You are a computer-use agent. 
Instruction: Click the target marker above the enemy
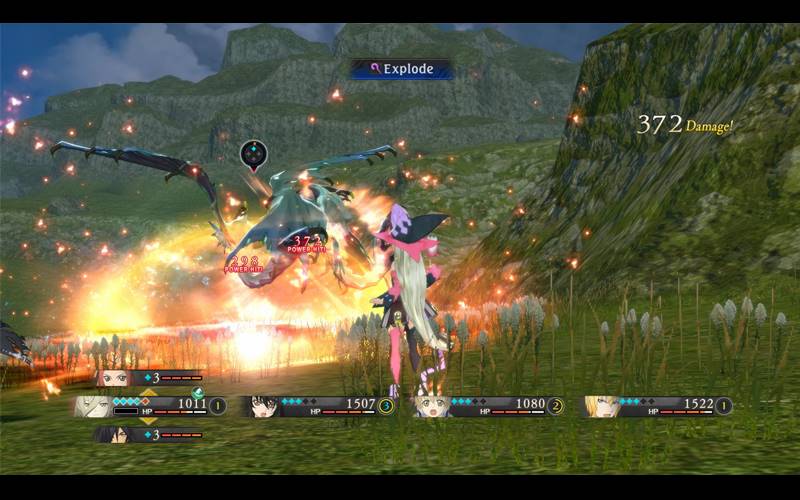tap(254, 154)
